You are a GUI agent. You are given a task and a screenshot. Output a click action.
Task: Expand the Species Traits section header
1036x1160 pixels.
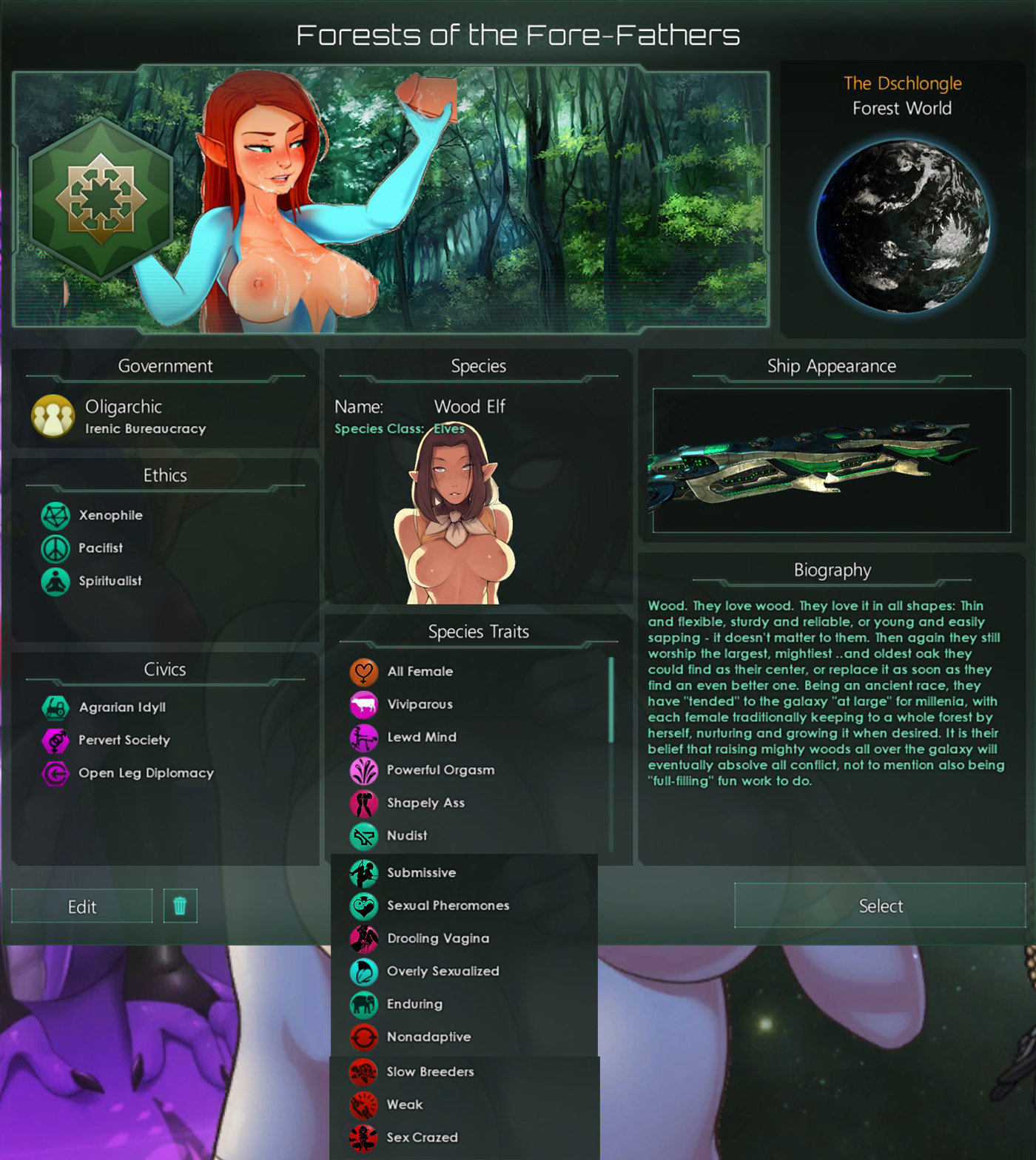[x=479, y=632]
